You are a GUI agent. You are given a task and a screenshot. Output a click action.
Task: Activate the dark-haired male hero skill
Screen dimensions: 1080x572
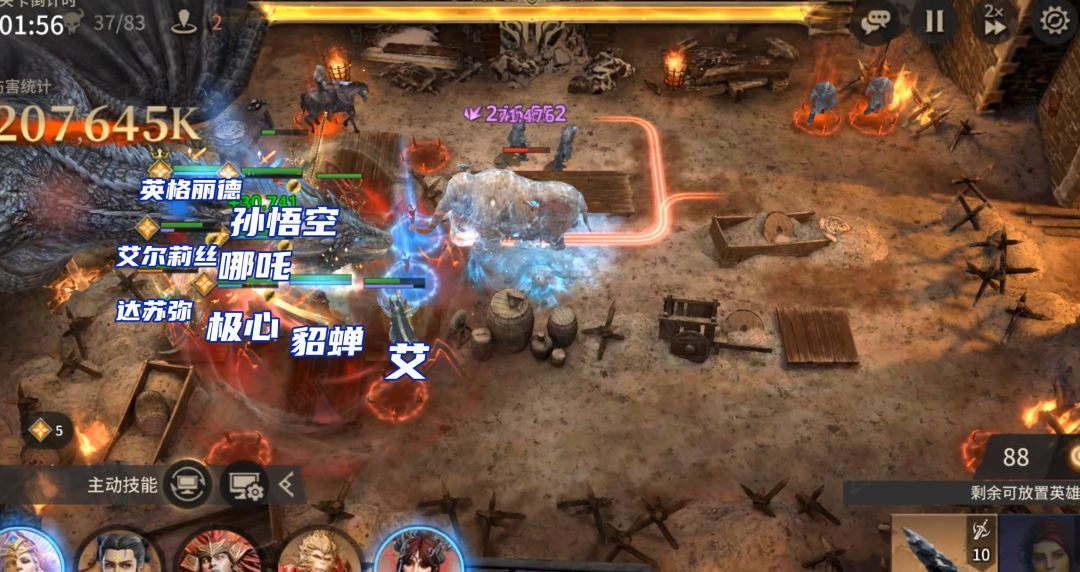(x=119, y=552)
